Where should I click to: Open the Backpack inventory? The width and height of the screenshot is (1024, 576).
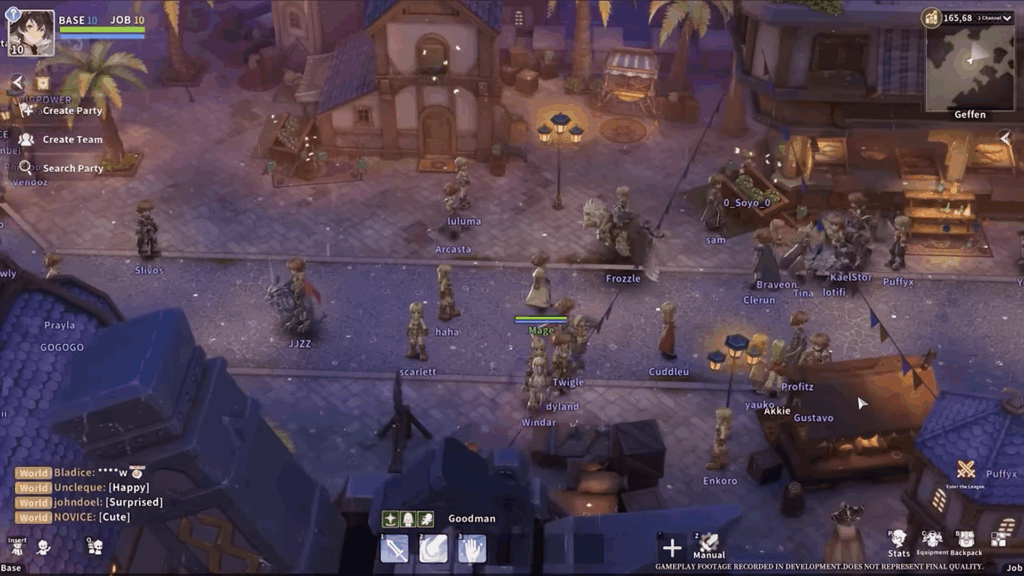coord(966,542)
